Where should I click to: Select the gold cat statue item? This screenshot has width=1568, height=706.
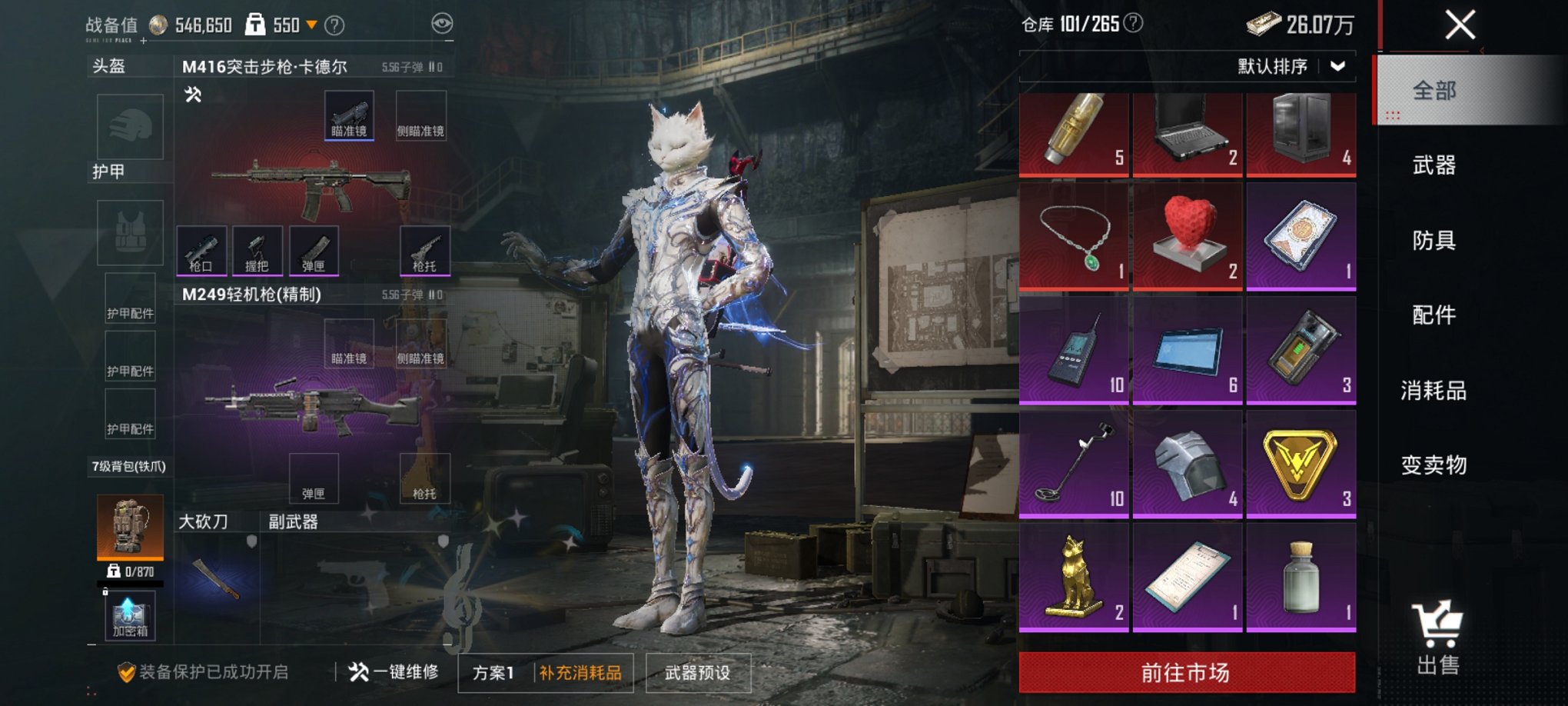(x=1074, y=577)
